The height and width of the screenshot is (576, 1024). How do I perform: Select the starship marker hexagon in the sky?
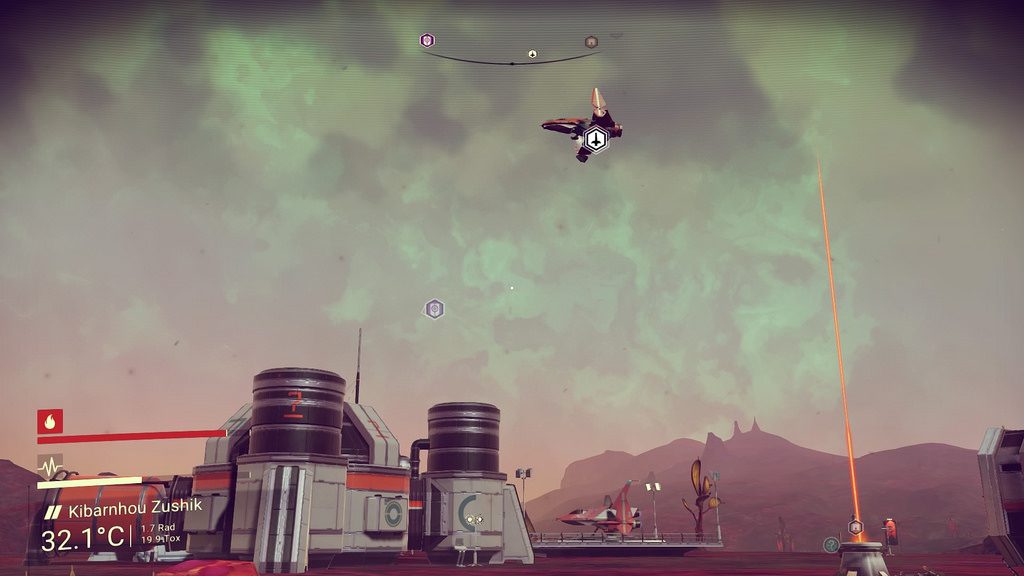coord(595,141)
